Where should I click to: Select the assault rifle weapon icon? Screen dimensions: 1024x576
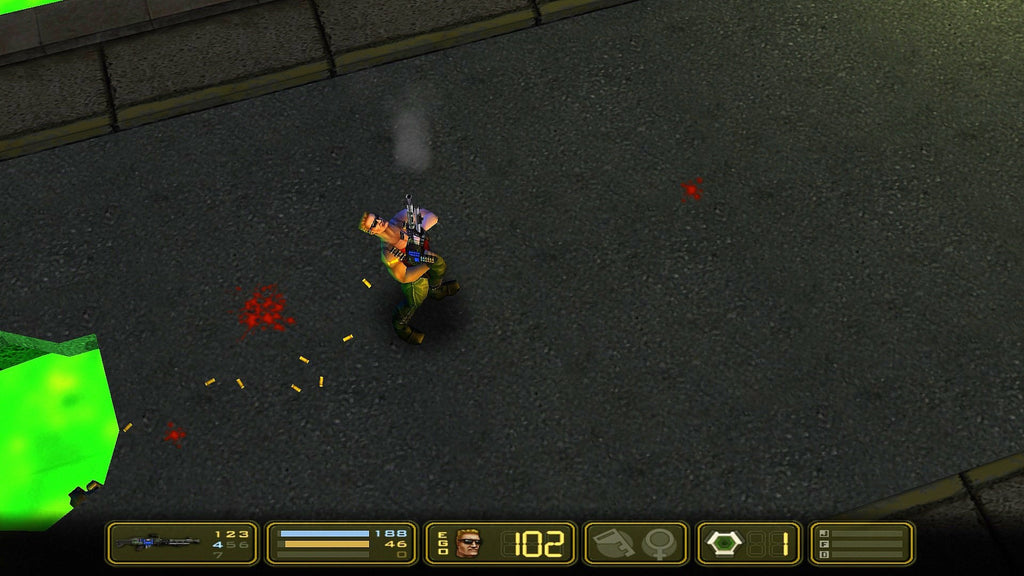coord(150,543)
